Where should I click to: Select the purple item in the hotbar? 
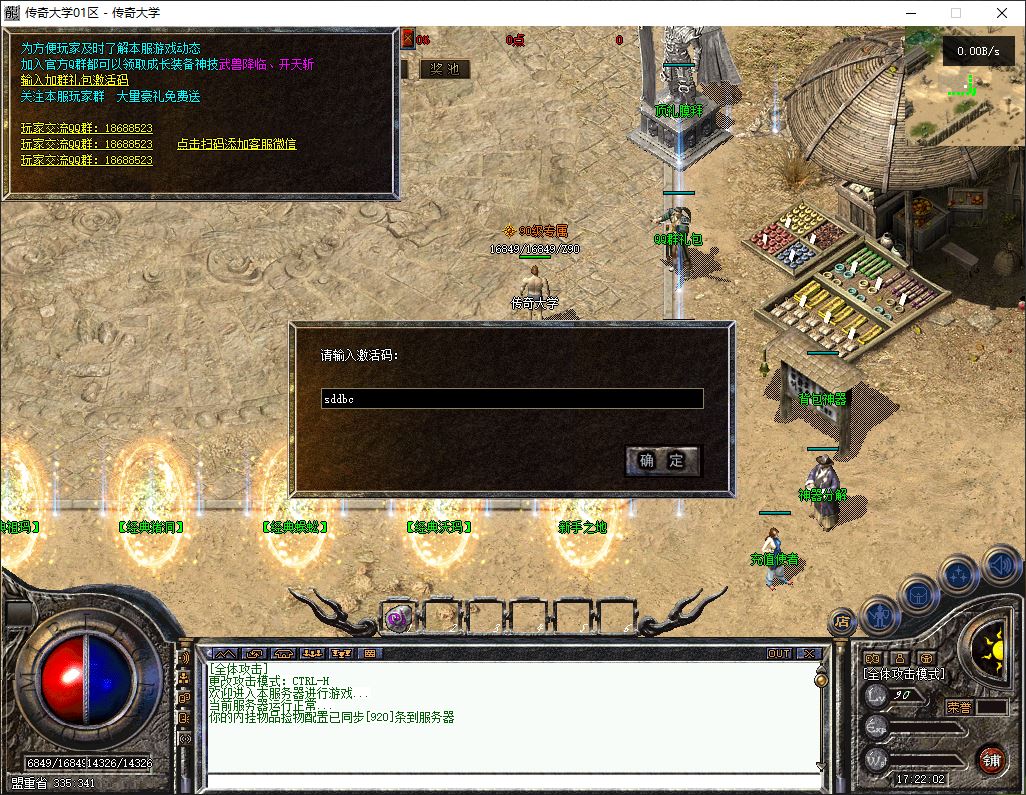[398, 618]
